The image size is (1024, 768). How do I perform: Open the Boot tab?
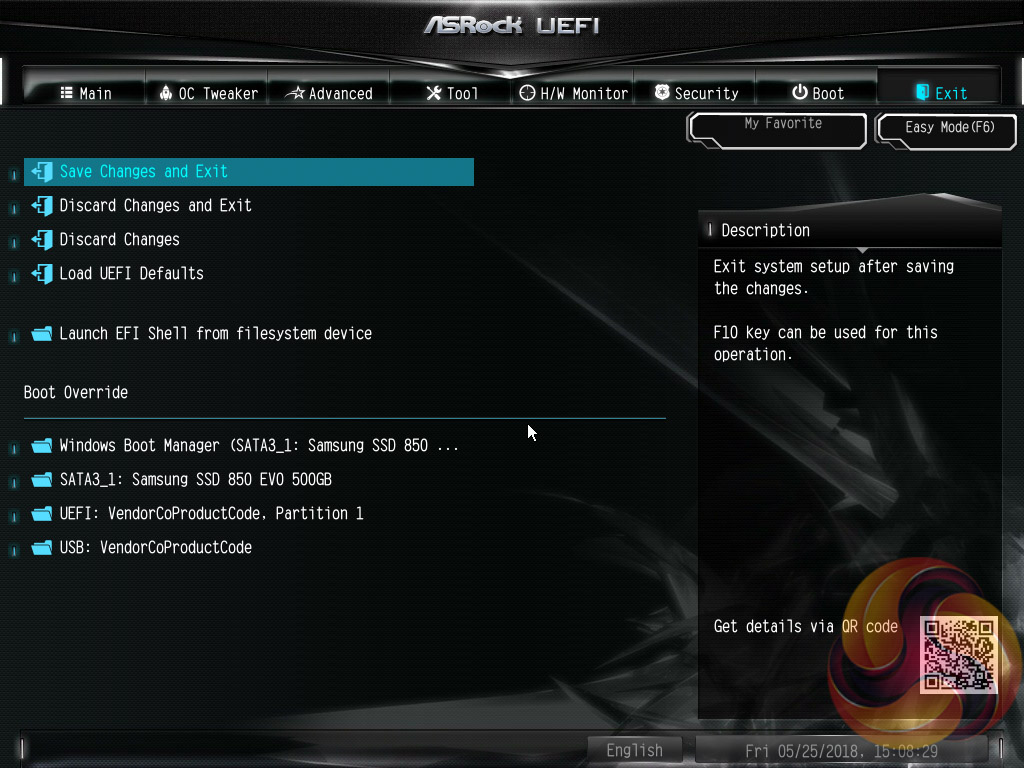[818, 93]
